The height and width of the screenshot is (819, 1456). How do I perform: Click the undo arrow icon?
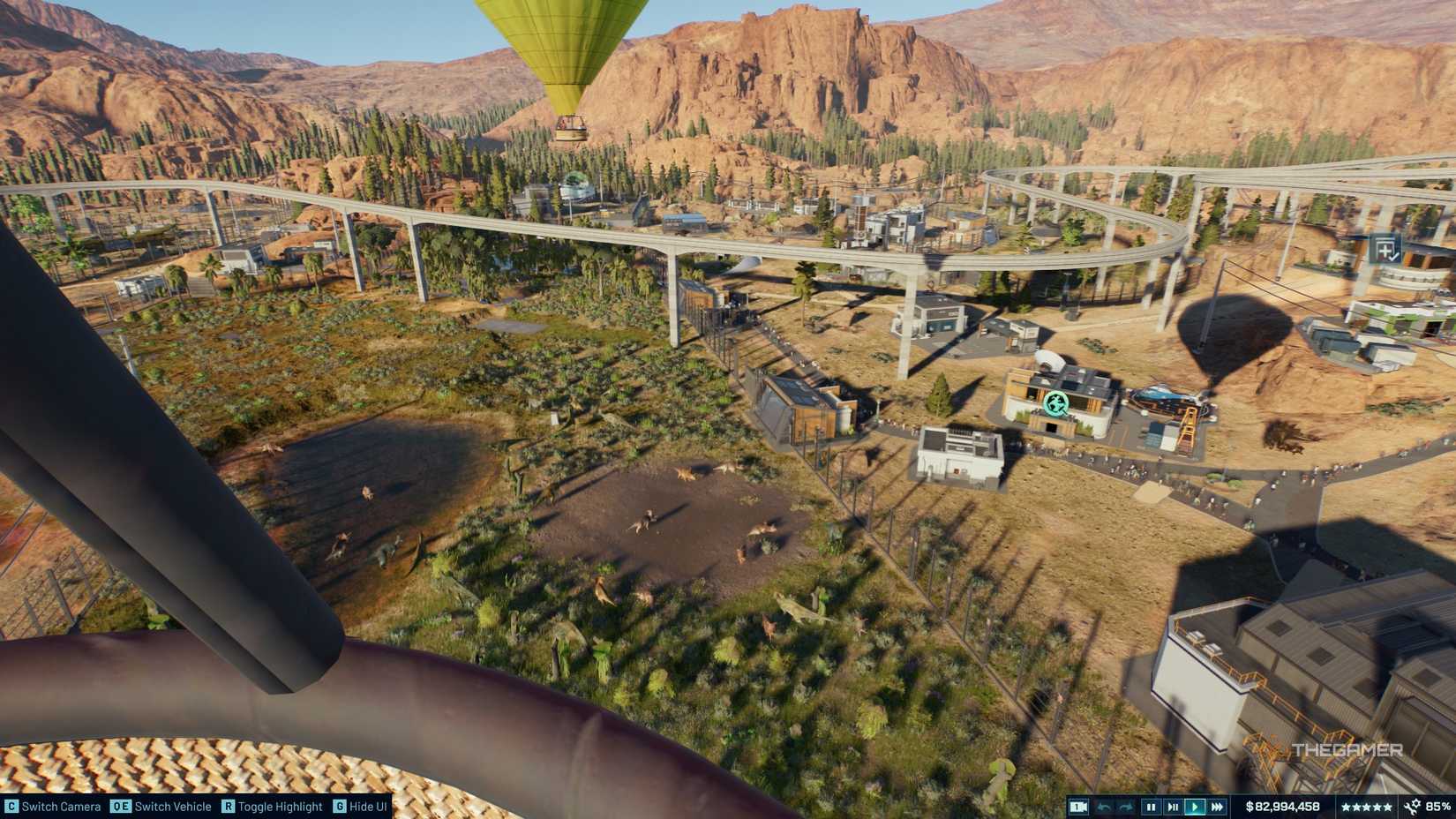[1106, 806]
